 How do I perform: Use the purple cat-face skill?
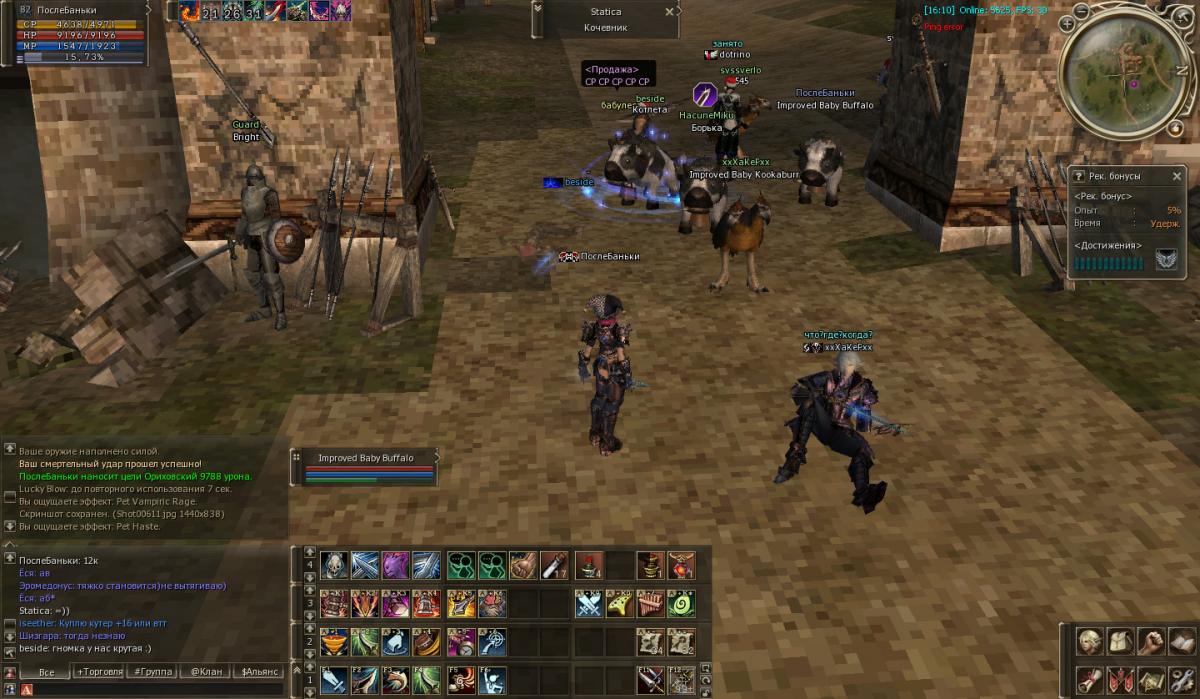[x=396, y=566]
